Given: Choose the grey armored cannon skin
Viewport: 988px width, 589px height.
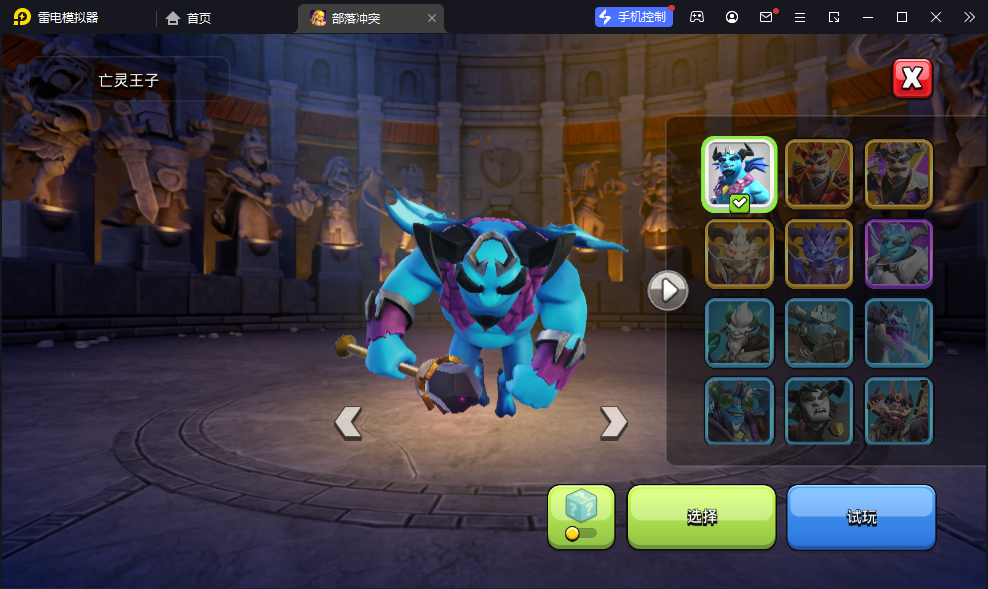Looking at the screenshot, I should click(x=819, y=332).
